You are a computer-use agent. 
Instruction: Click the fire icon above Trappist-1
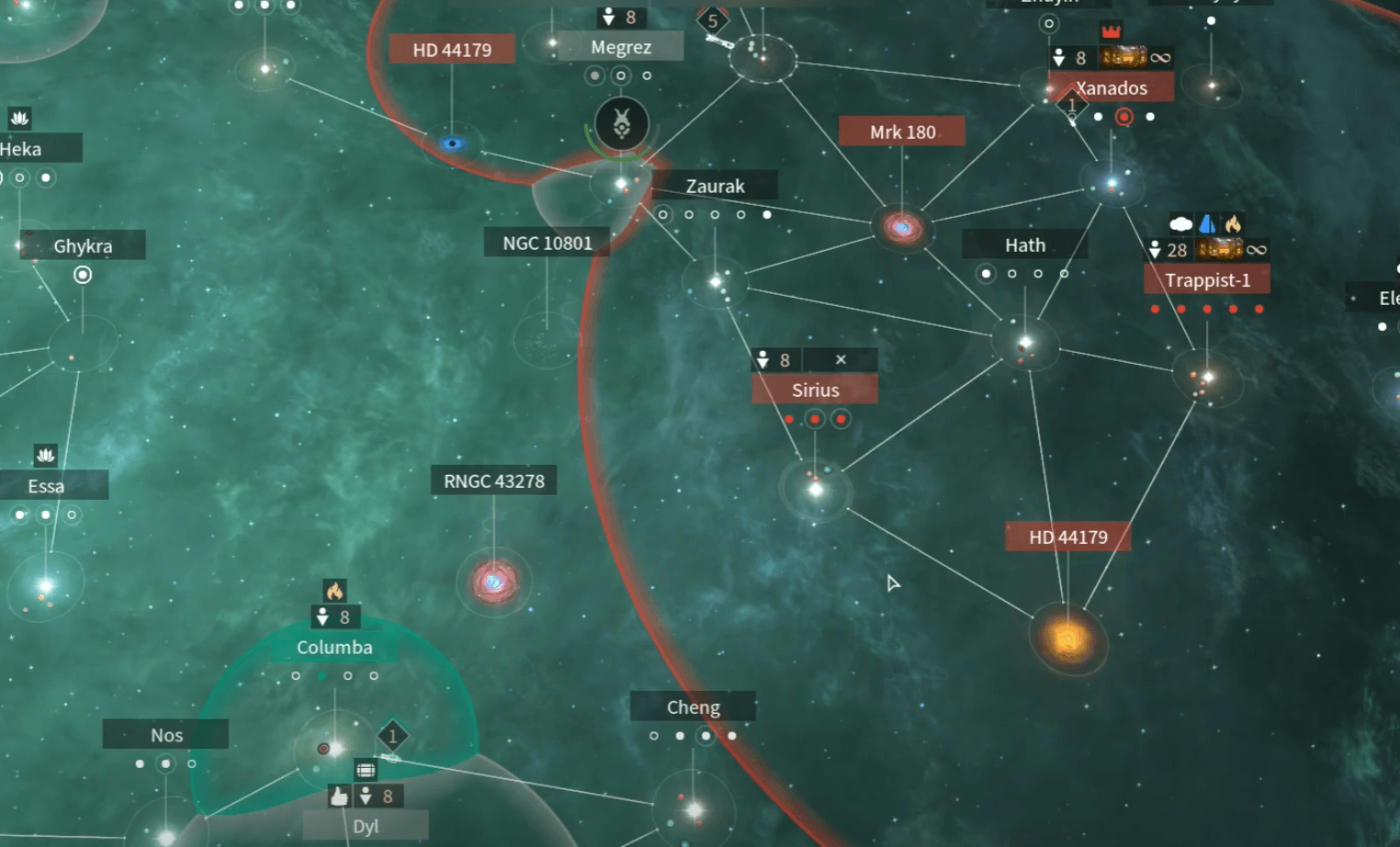pyautogui.click(x=1234, y=222)
